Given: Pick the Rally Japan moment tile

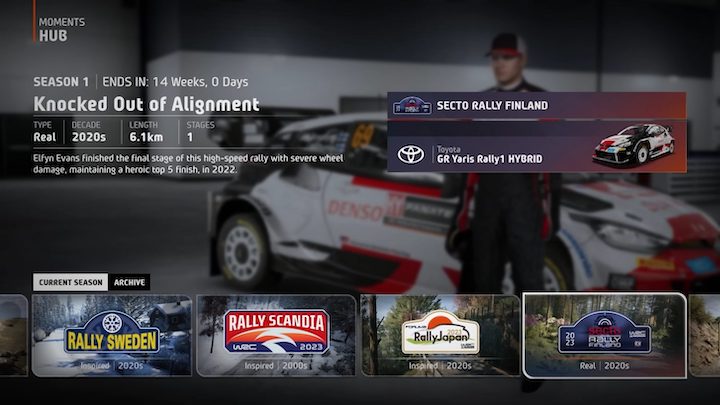Looking at the screenshot, I should tap(440, 335).
